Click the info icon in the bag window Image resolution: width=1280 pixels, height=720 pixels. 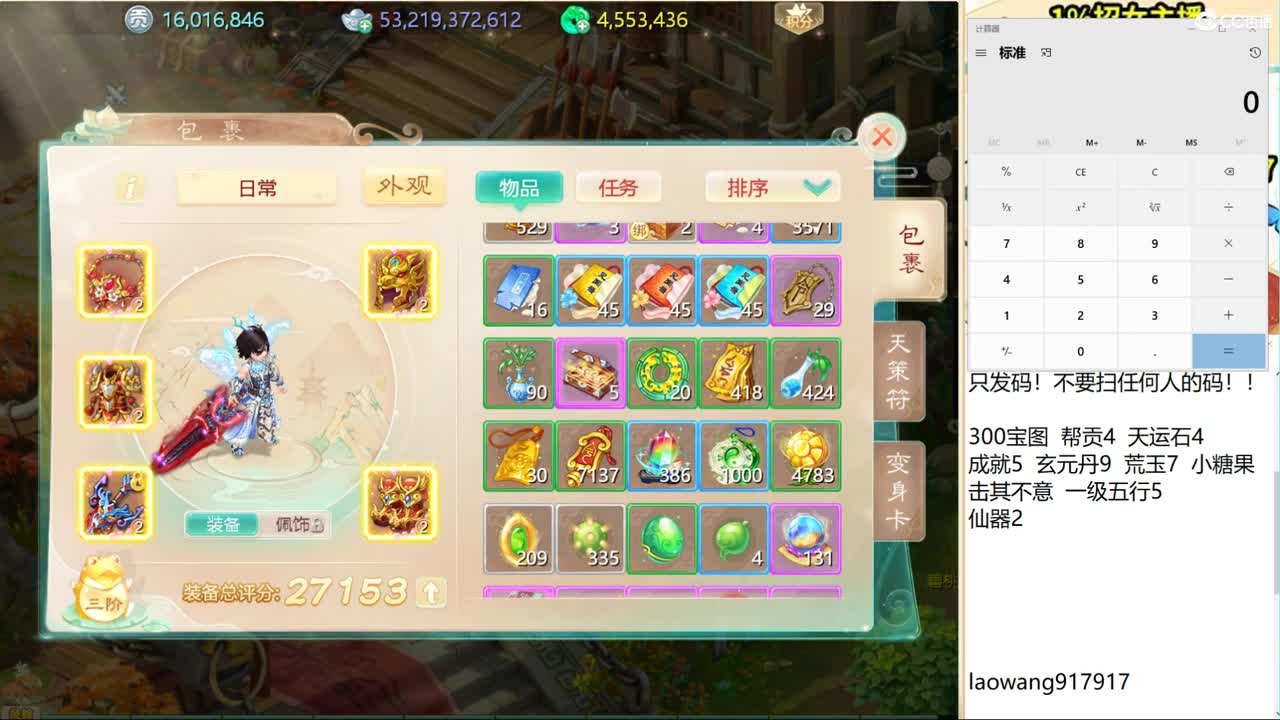coord(129,187)
